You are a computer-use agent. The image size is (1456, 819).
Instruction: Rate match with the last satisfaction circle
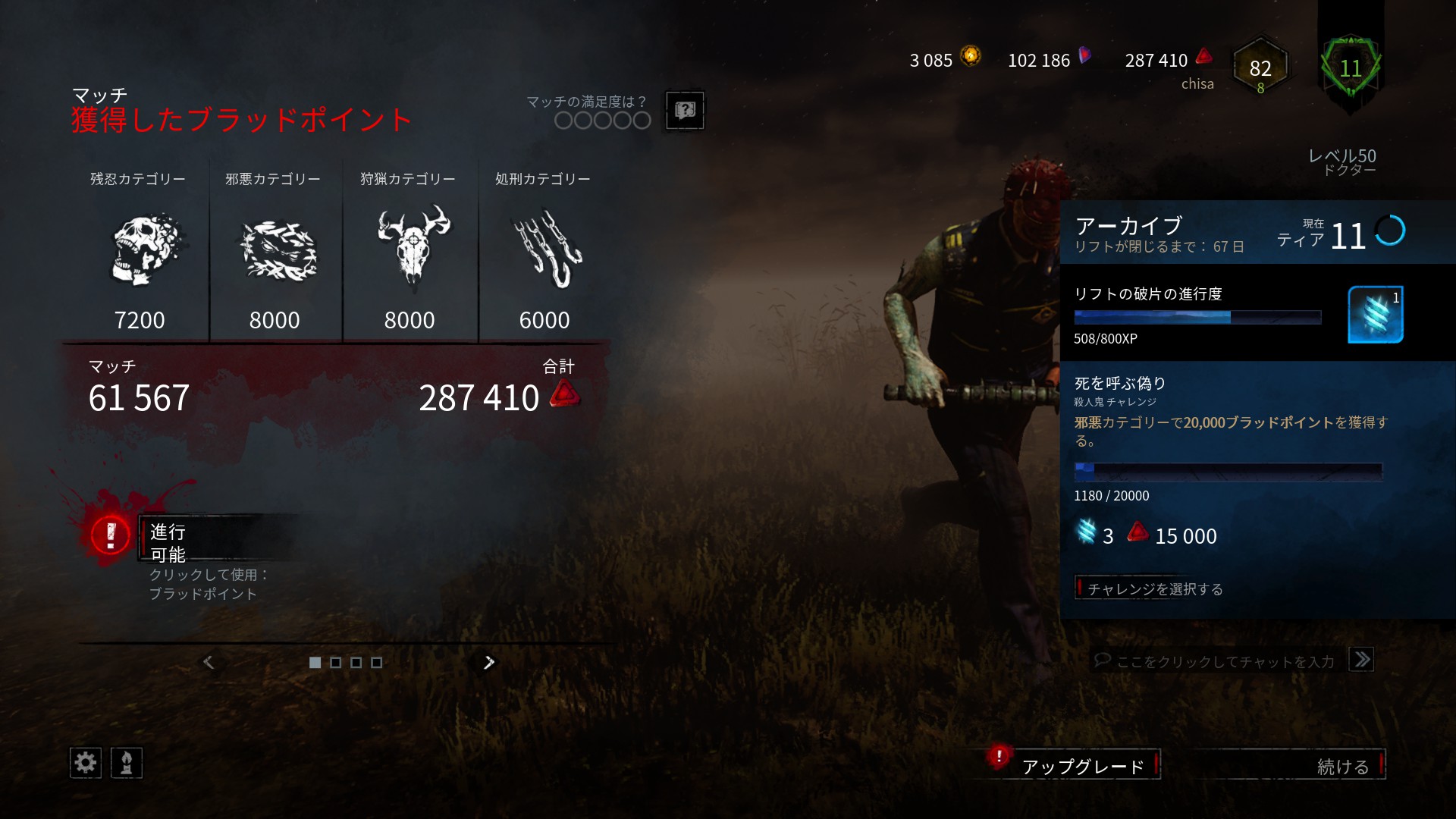click(x=642, y=119)
